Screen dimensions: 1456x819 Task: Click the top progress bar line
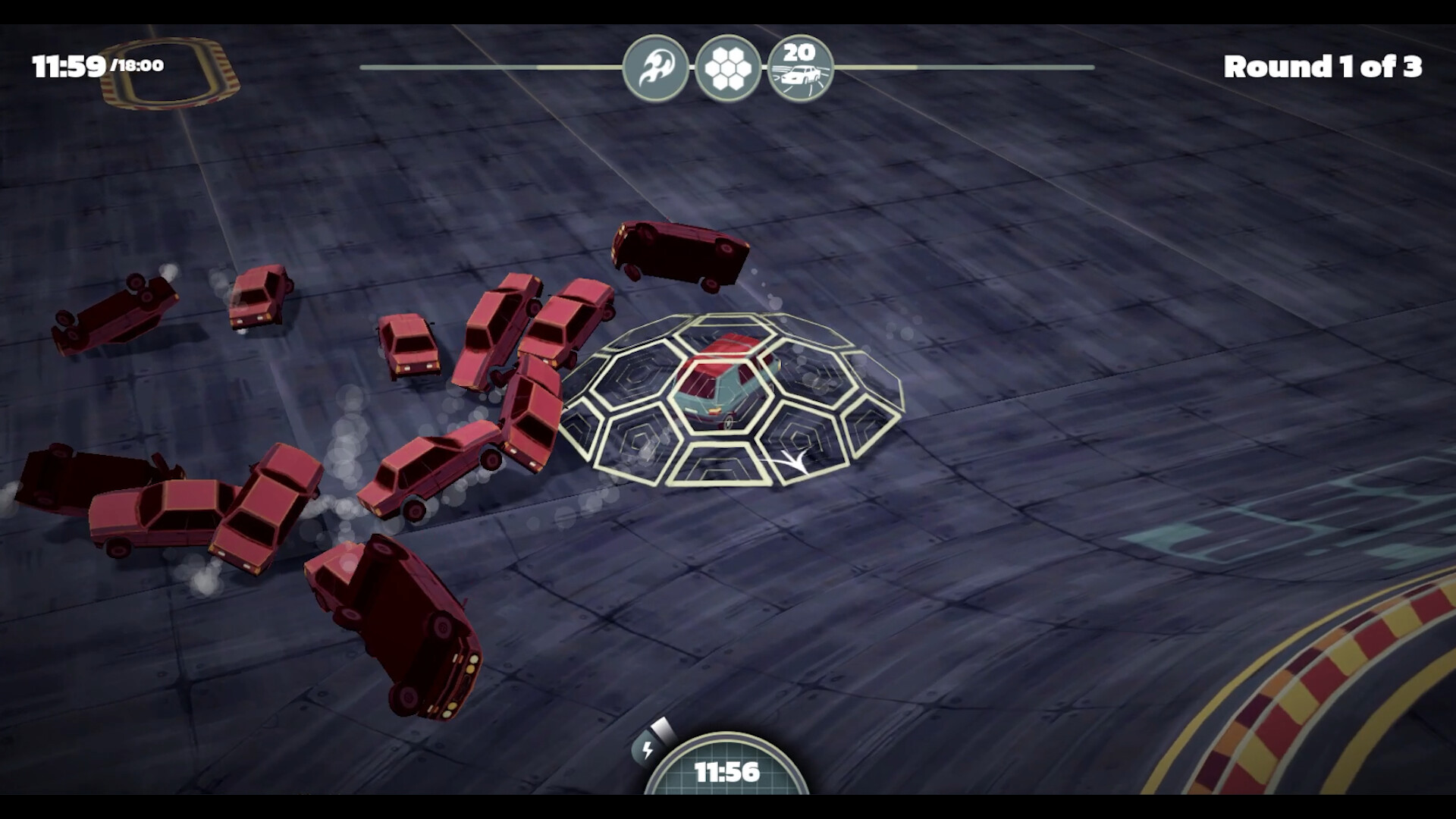pos(493,67)
